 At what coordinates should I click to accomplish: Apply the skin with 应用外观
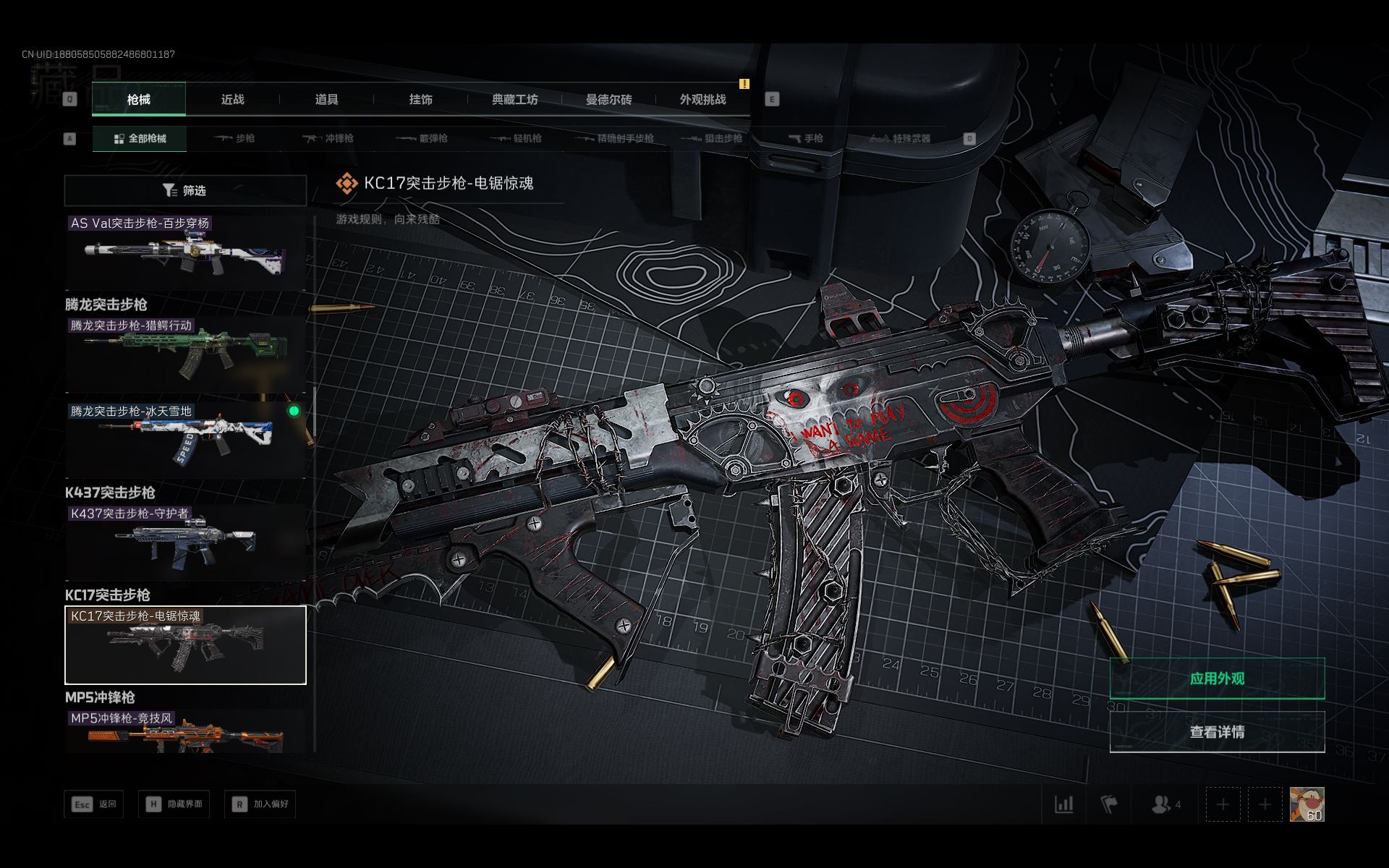click(1217, 678)
